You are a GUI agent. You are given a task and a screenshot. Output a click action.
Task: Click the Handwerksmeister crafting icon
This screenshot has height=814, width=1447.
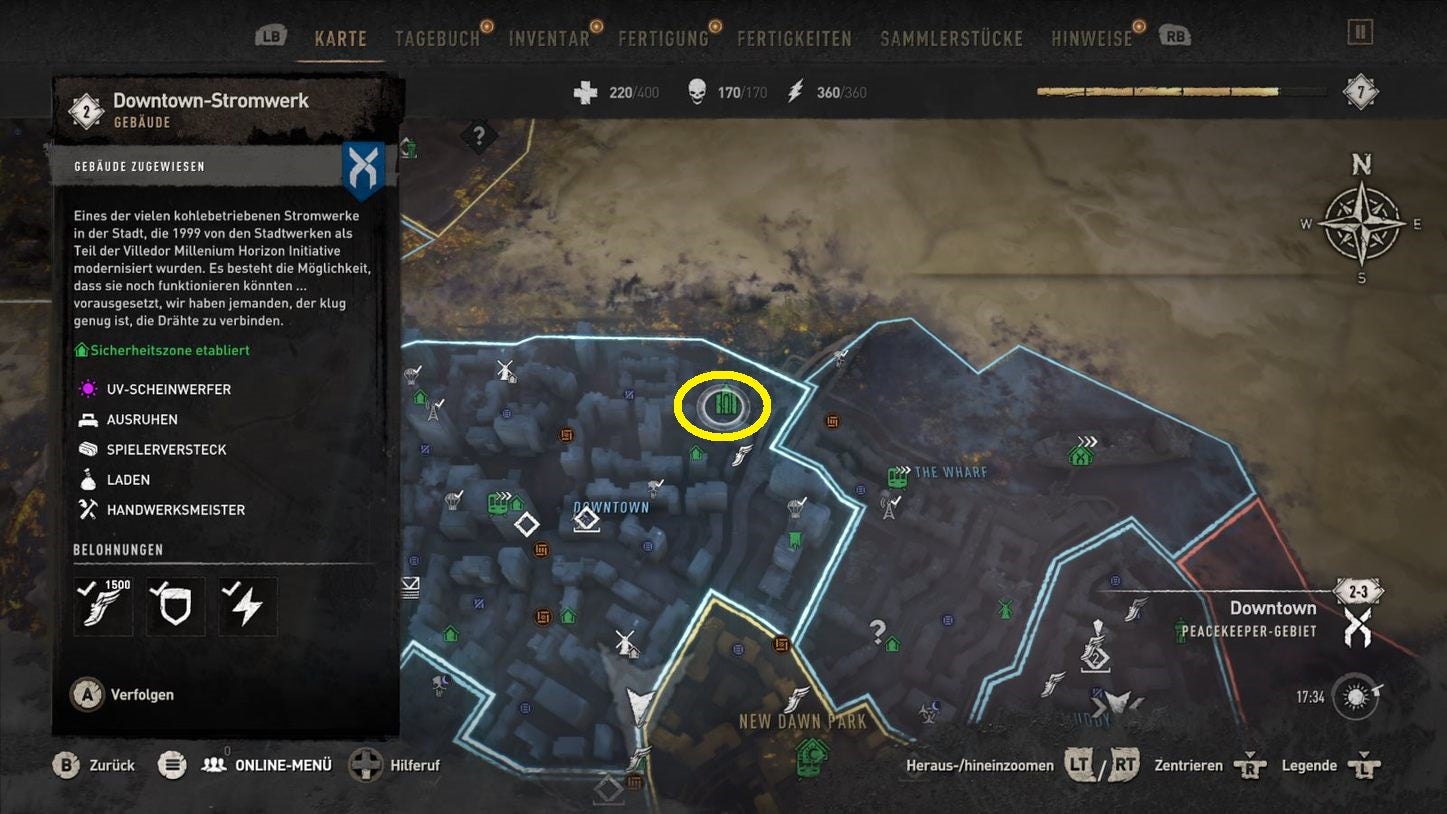[x=89, y=509]
